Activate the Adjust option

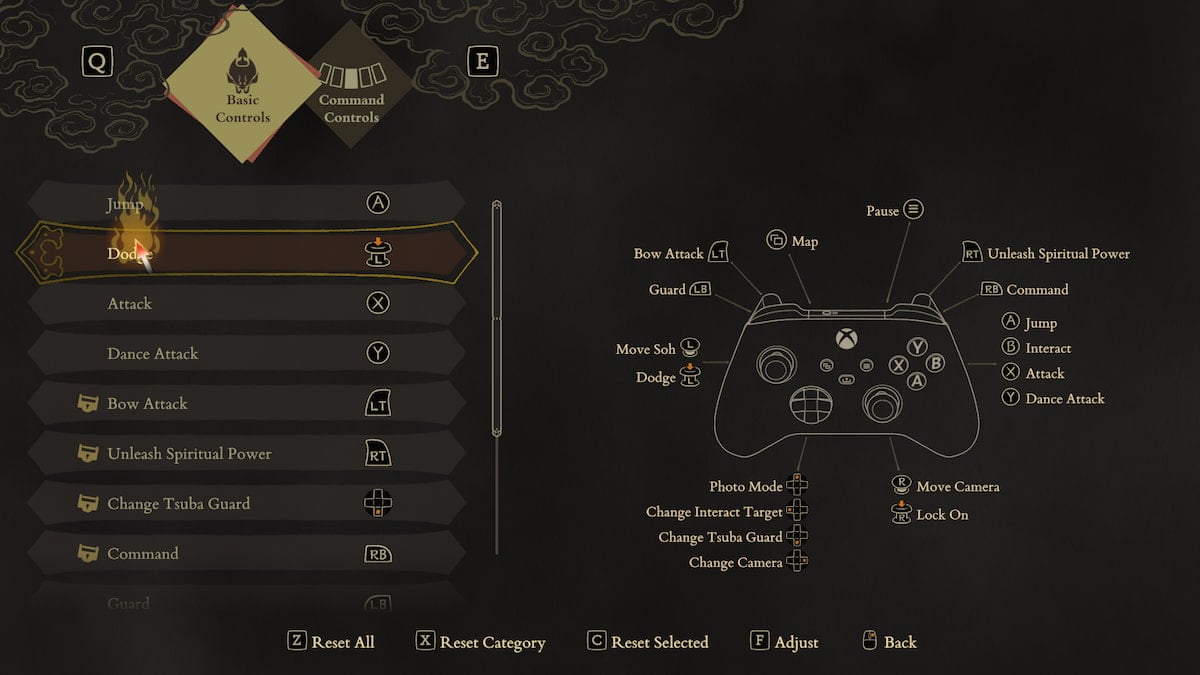[784, 642]
